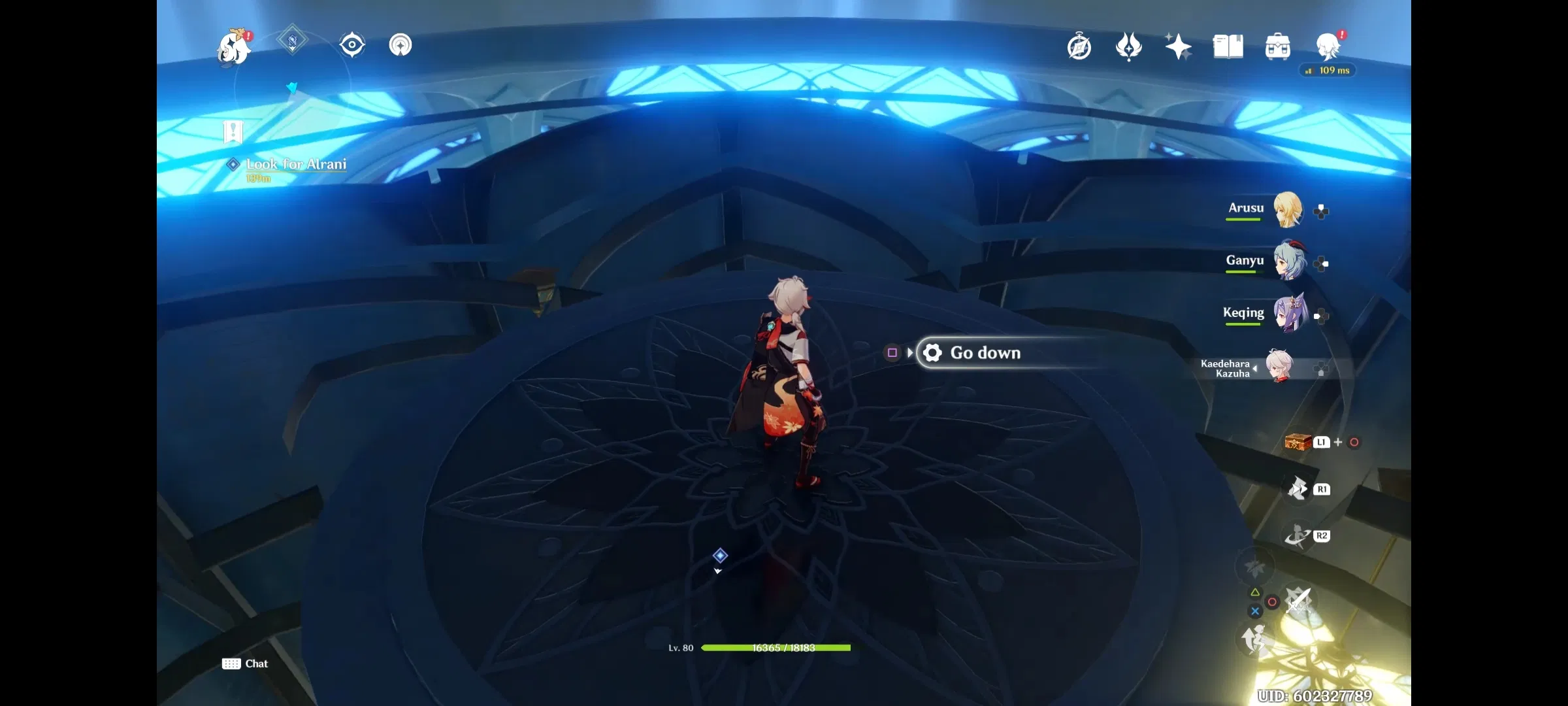Open the Adventurer Handbook book icon

coord(1227,46)
